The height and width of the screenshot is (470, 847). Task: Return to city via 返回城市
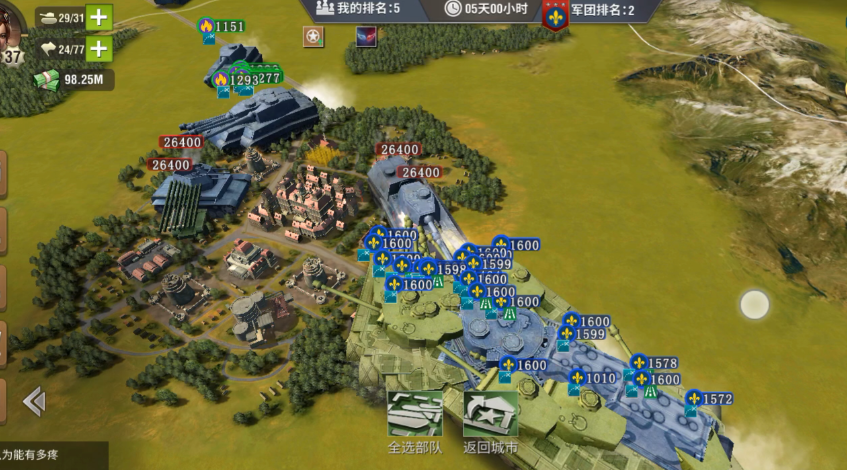(x=490, y=421)
